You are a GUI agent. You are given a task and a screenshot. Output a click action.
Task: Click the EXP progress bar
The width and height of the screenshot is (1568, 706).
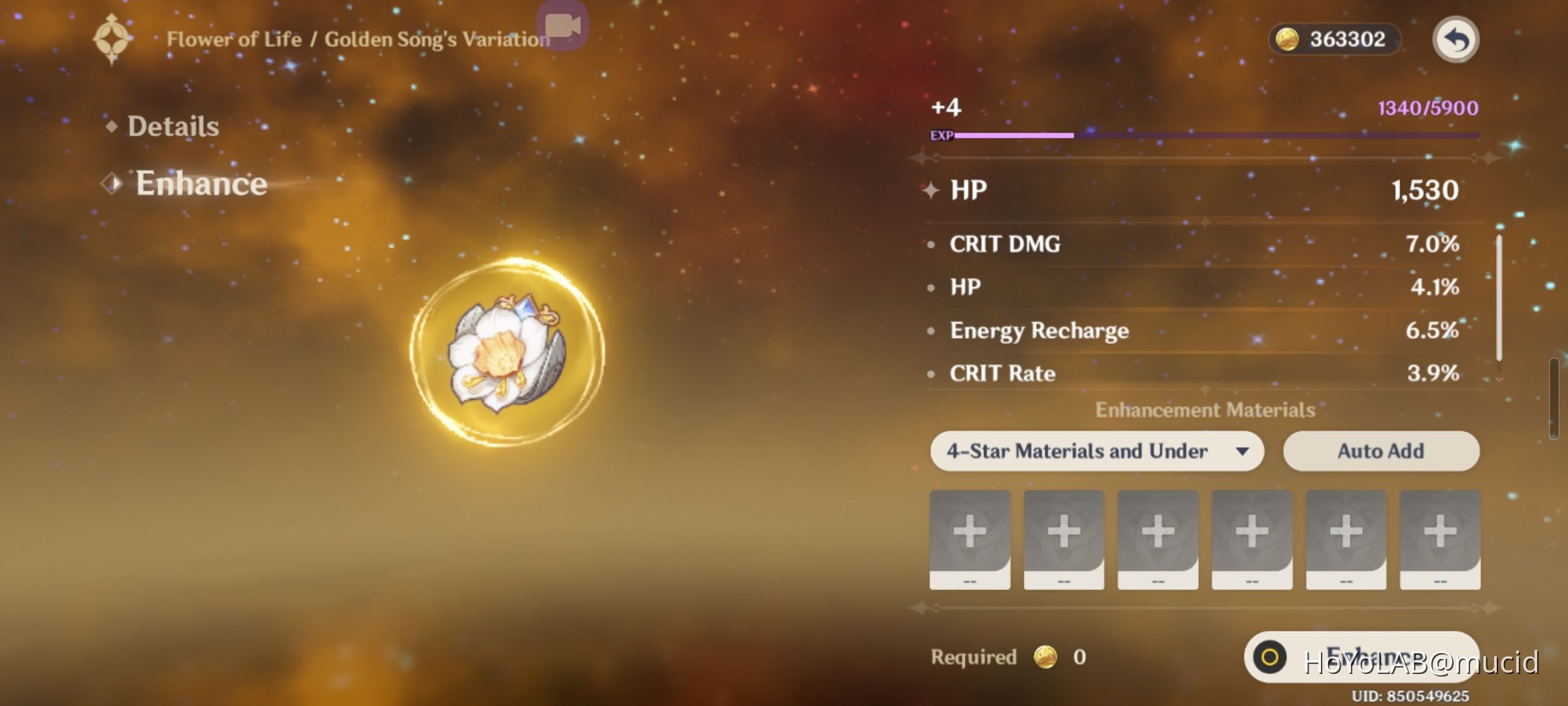pyautogui.click(x=1215, y=136)
